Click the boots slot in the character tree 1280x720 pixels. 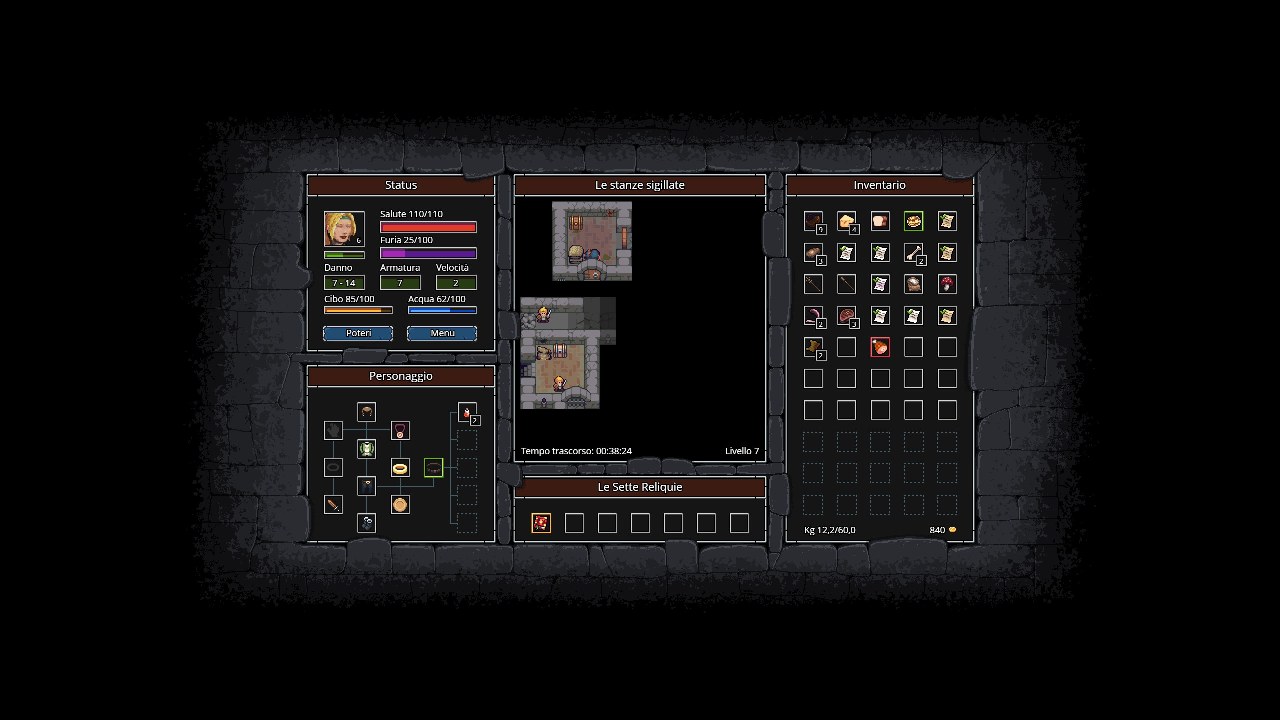[x=366, y=522]
